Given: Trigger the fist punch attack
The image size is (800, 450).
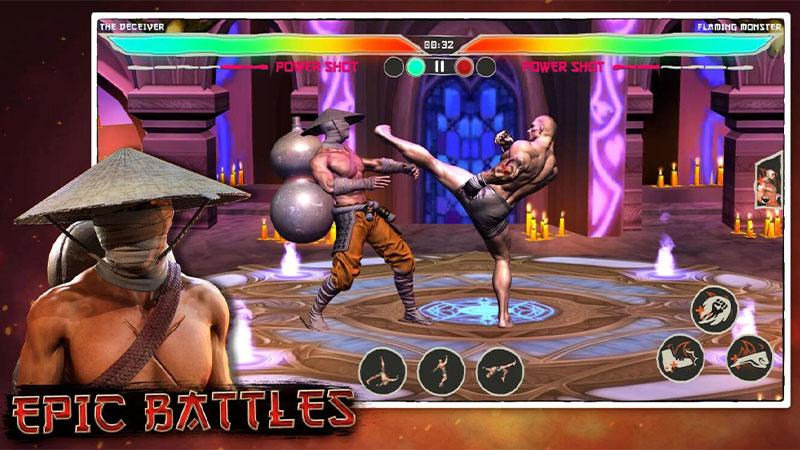Looking at the screenshot, I should 713,309.
